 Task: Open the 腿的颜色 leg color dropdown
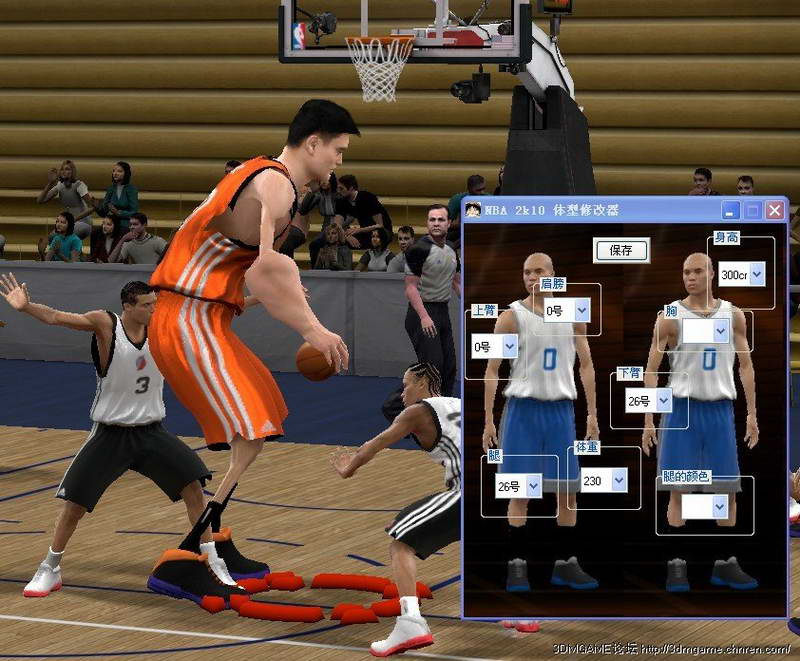tap(720, 507)
